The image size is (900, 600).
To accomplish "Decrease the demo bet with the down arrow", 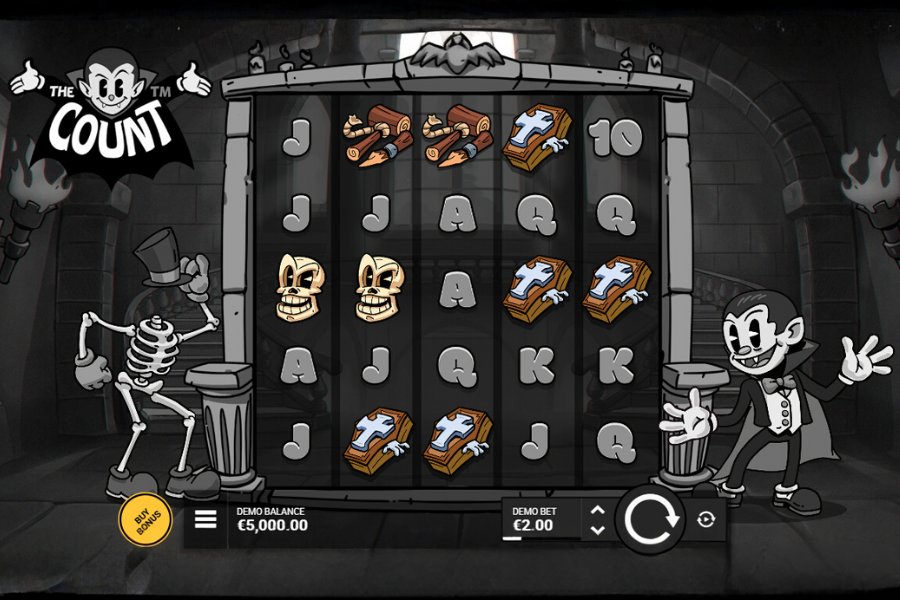I will 597,530.
